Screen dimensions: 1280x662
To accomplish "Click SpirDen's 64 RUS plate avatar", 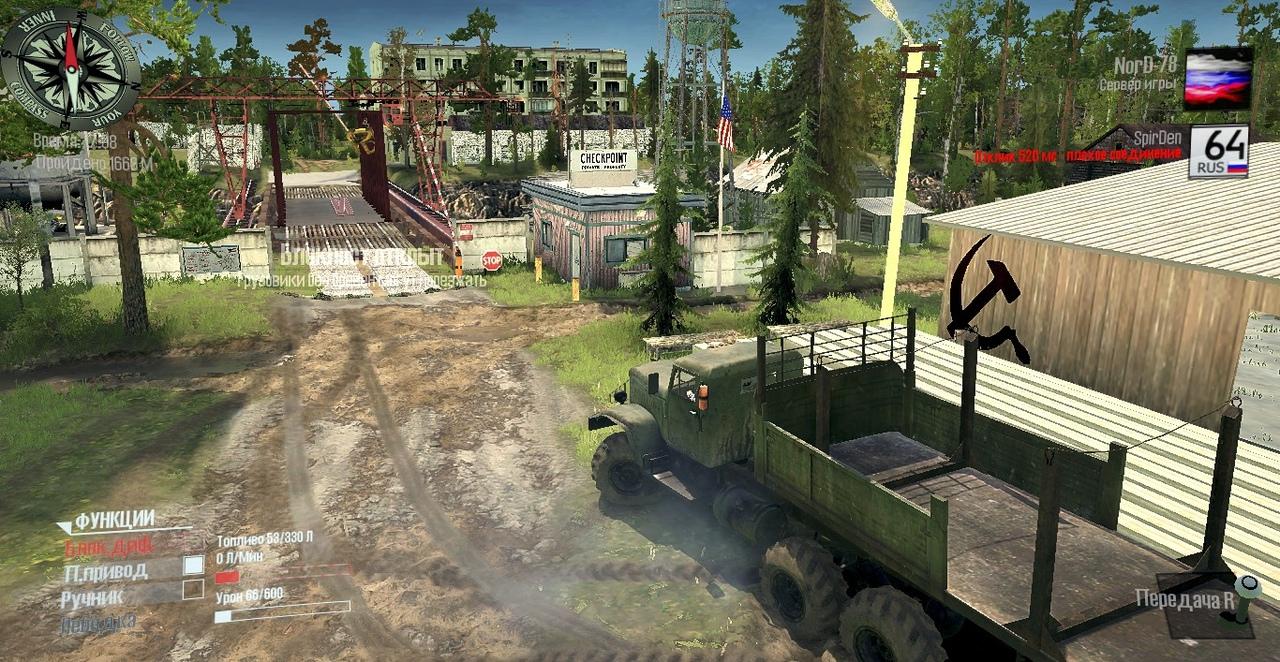I will coord(1218,152).
